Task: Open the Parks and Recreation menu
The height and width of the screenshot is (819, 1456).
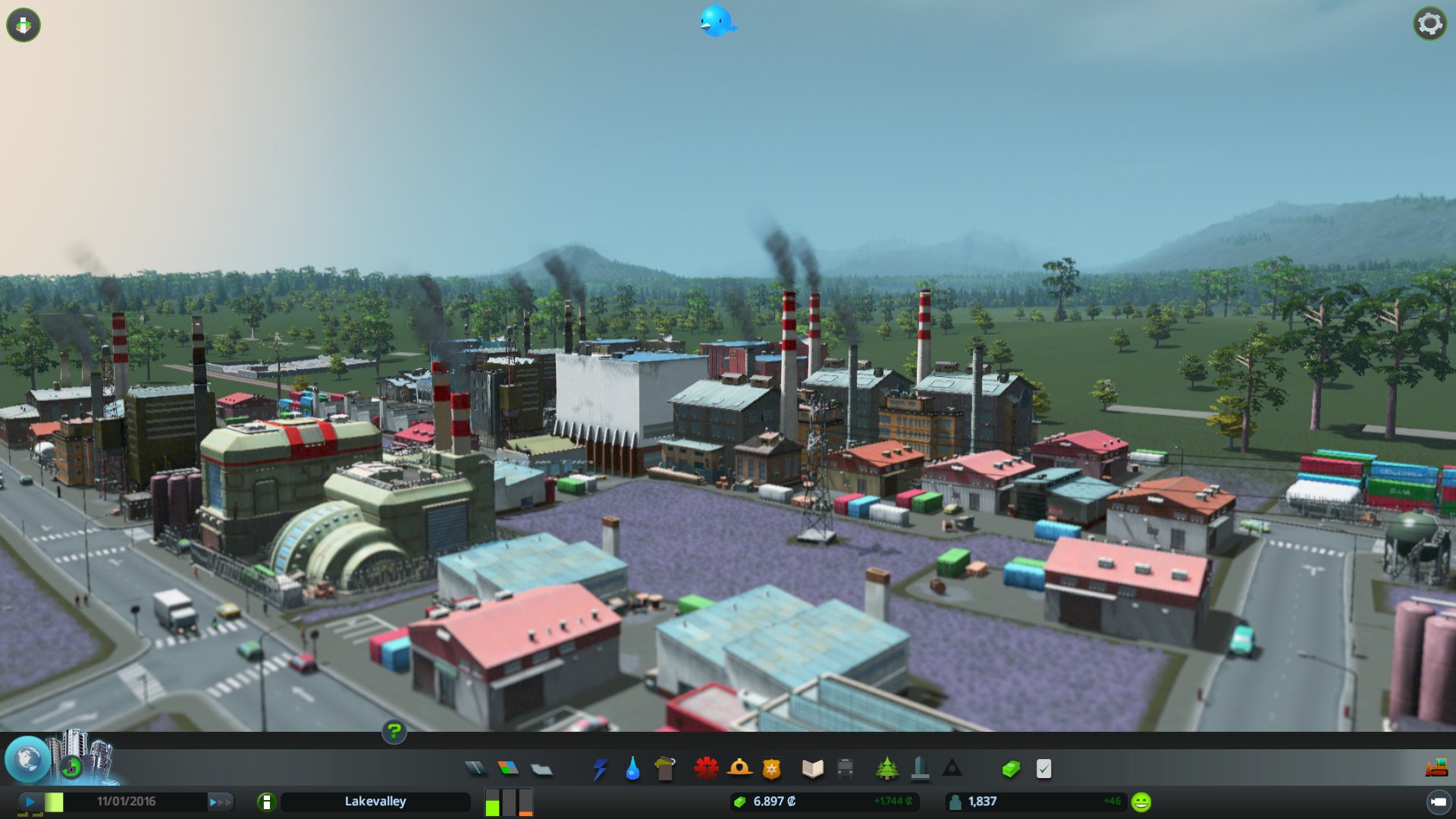Action: point(886,768)
